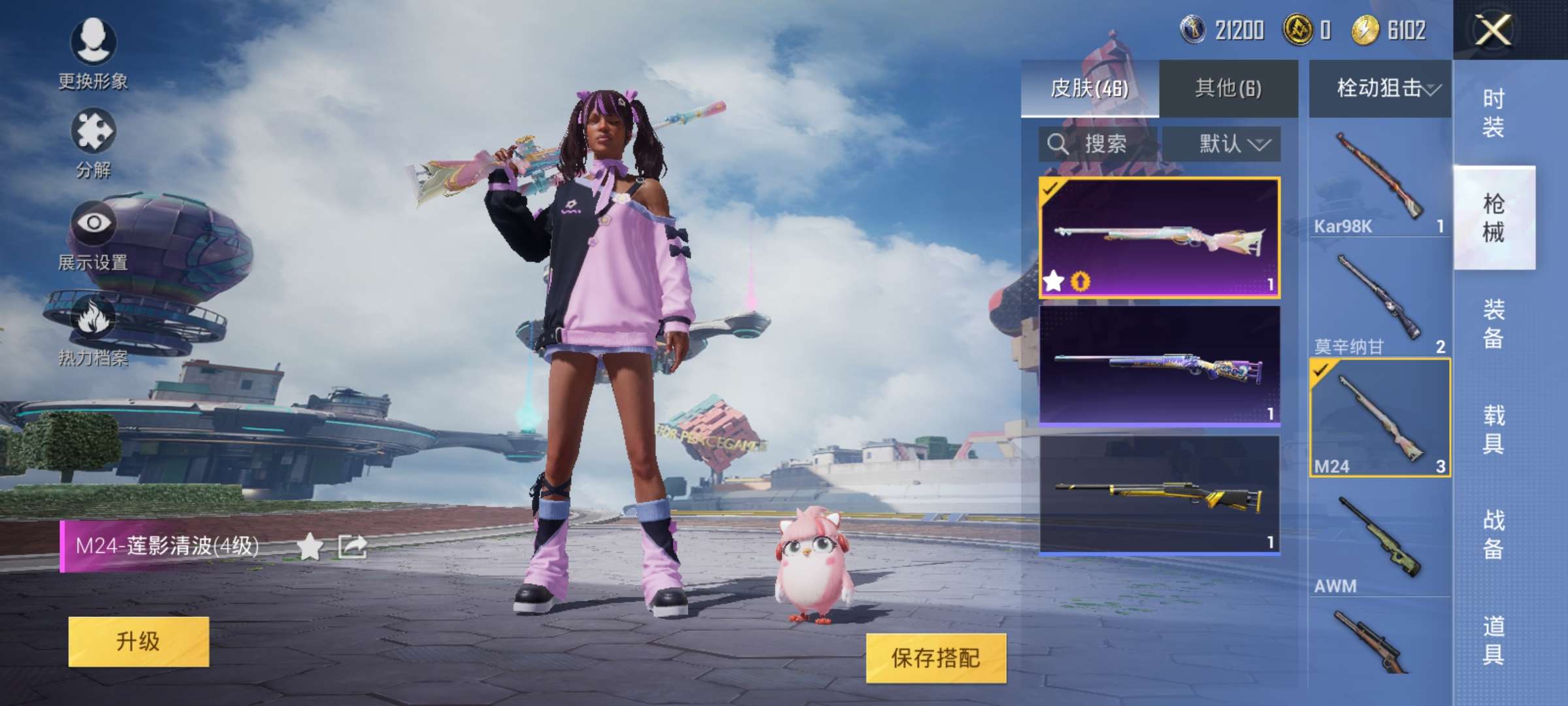Switch to the 其他(6) tab

coord(1228,88)
